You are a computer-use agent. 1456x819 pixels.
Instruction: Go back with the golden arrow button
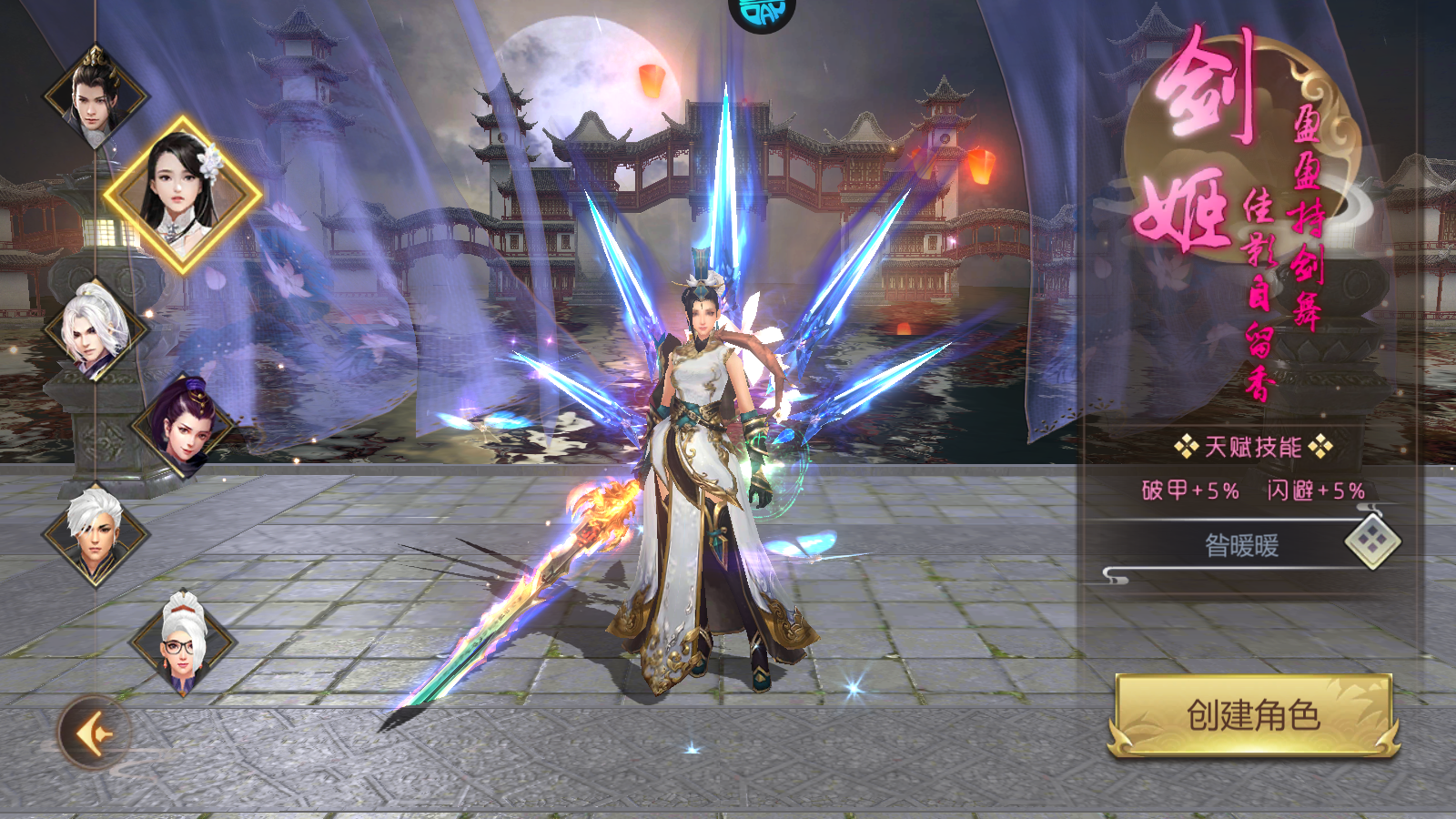(94, 733)
